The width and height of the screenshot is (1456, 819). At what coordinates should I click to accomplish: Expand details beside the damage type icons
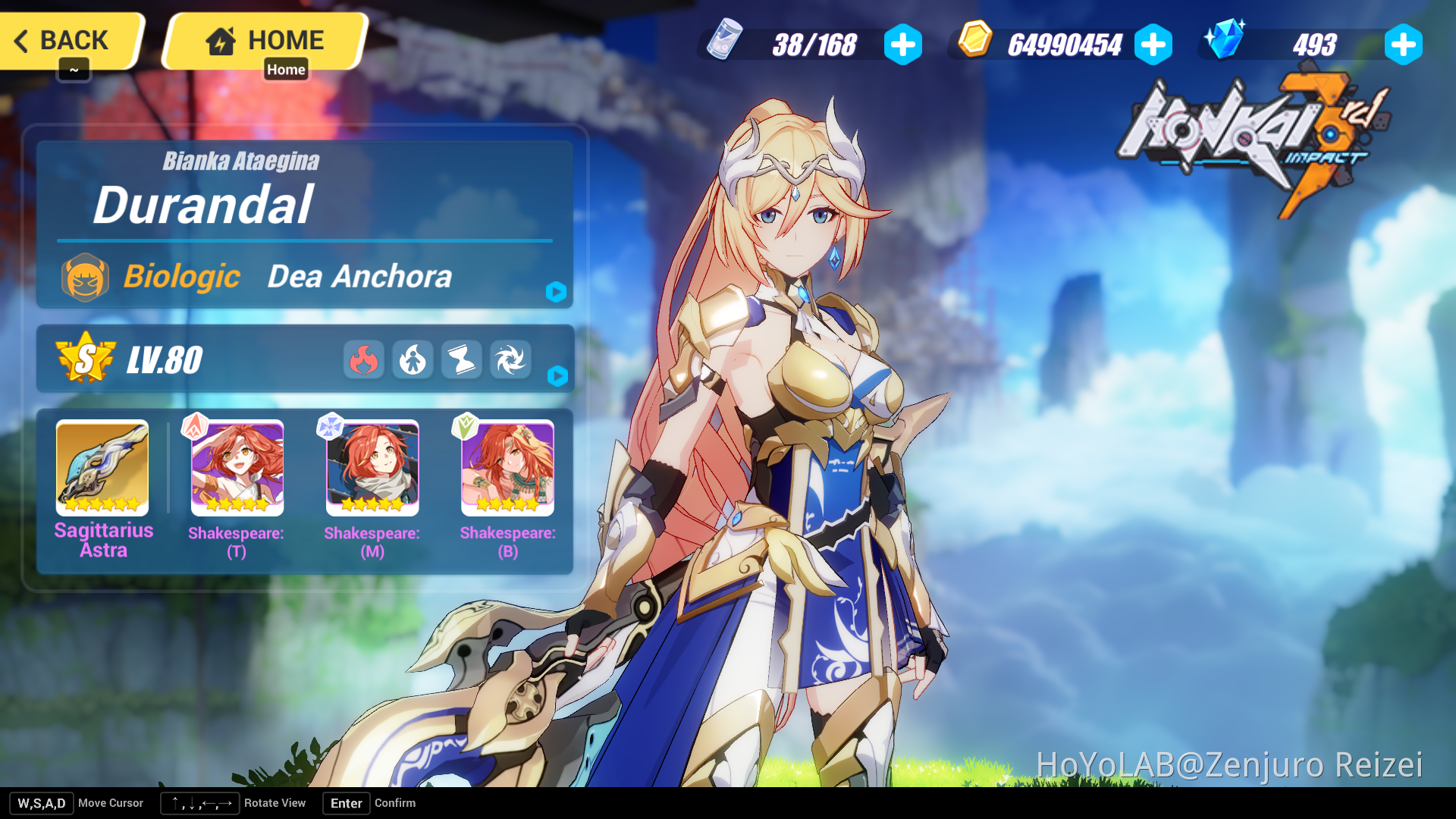click(x=556, y=376)
